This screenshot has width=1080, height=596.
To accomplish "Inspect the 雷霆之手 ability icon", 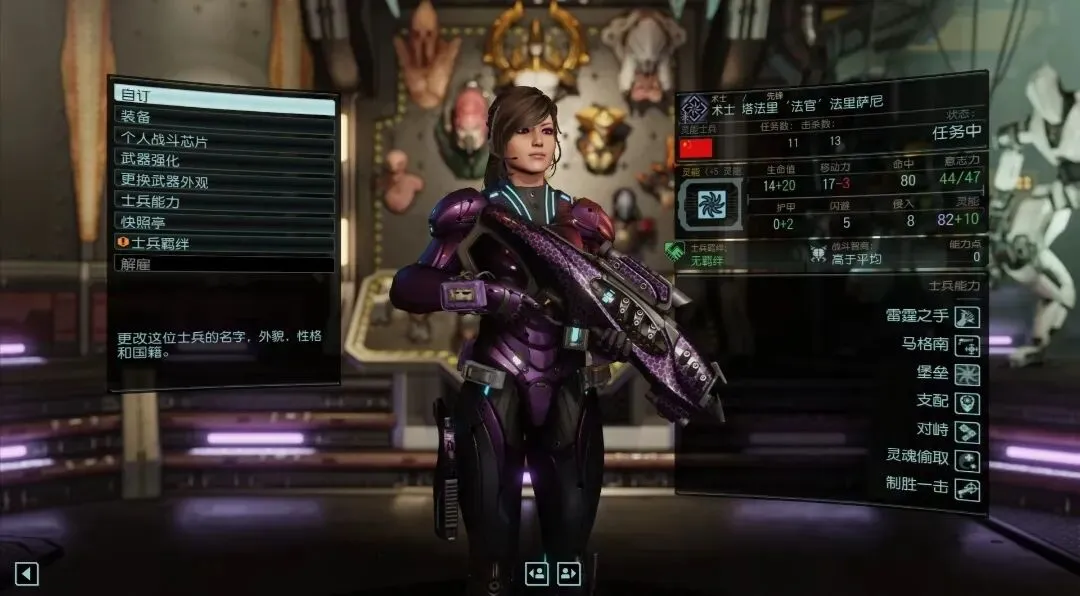I will [967, 317].
